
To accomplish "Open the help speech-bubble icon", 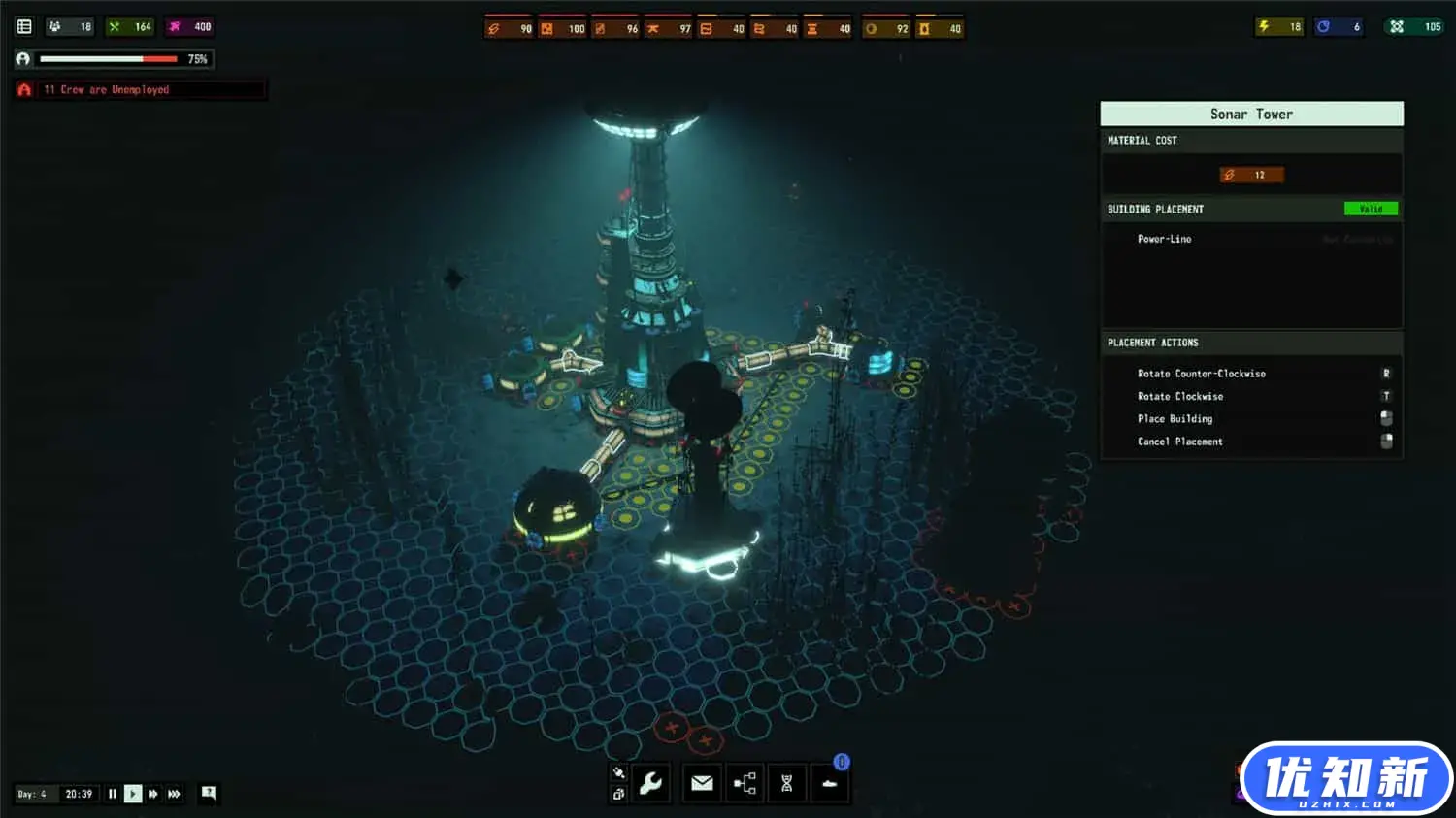I will (x=209, y=793).
